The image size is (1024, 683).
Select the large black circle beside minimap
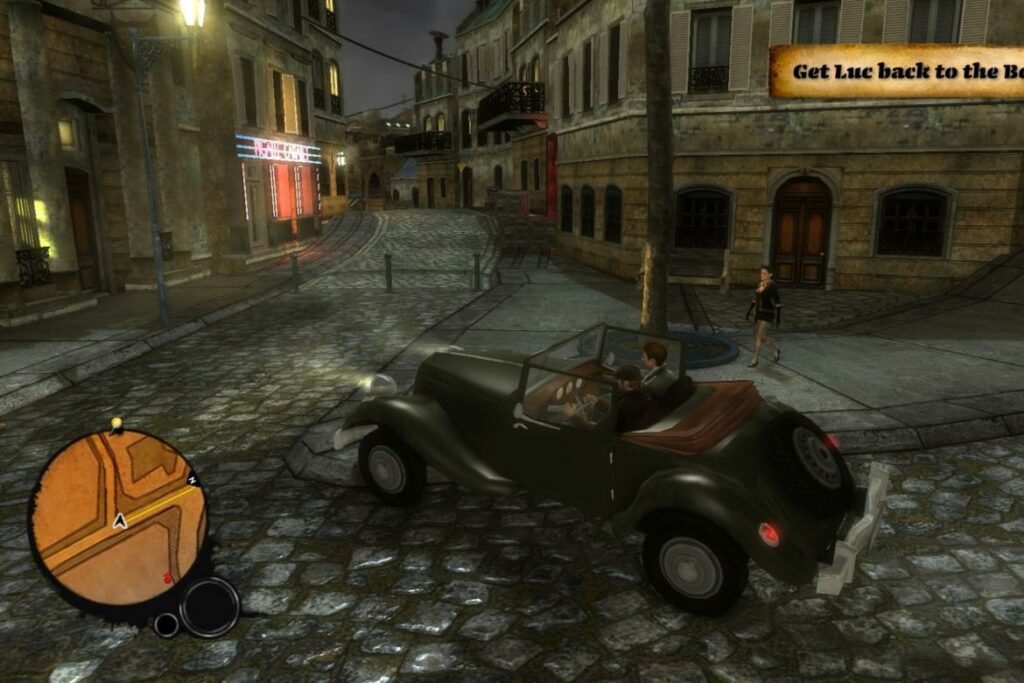click(210, 607)
